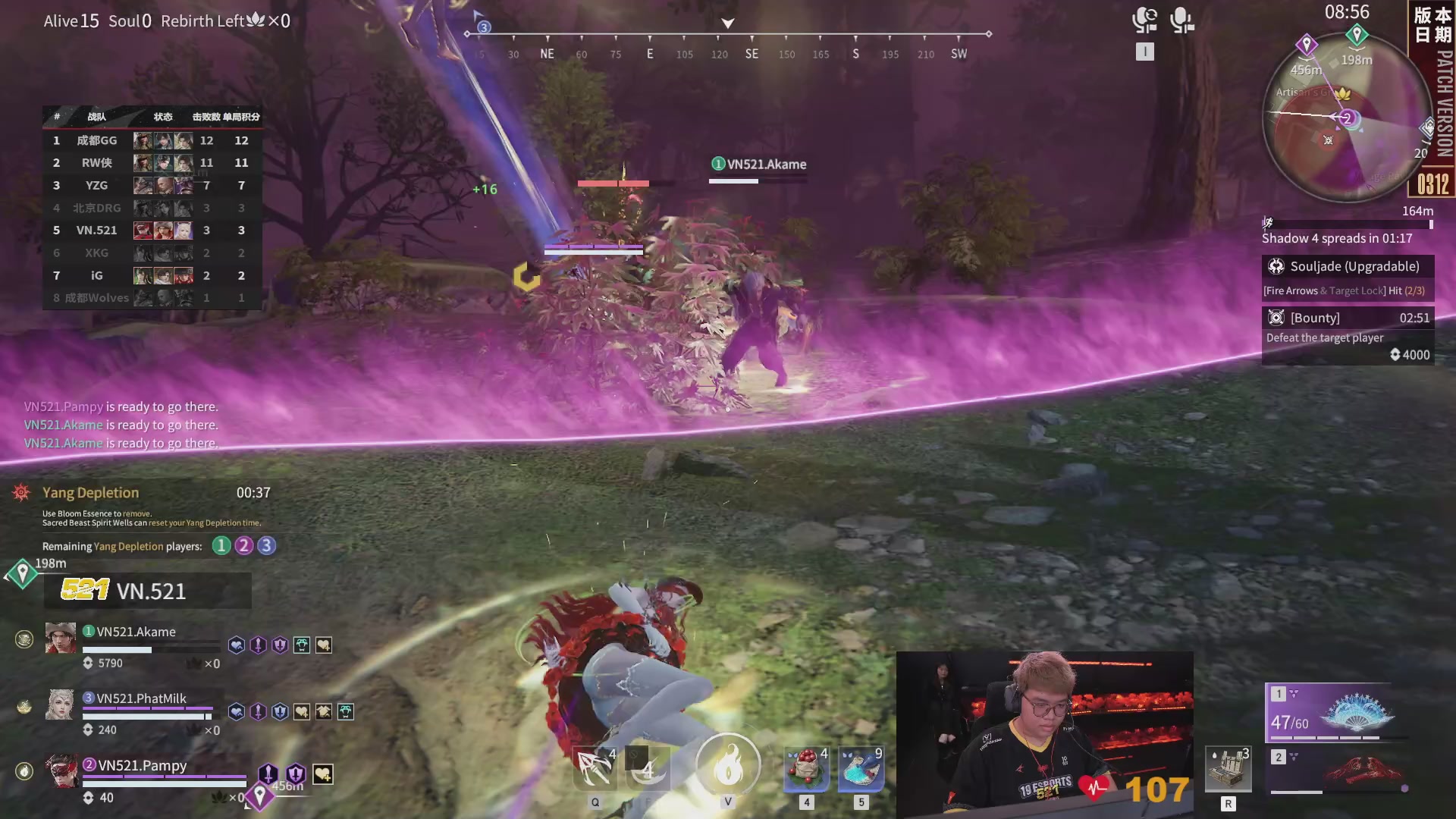Click the purple waypoint marker on minimap
Viewport: 1456px width, 819px height.
click(1306, 45)
